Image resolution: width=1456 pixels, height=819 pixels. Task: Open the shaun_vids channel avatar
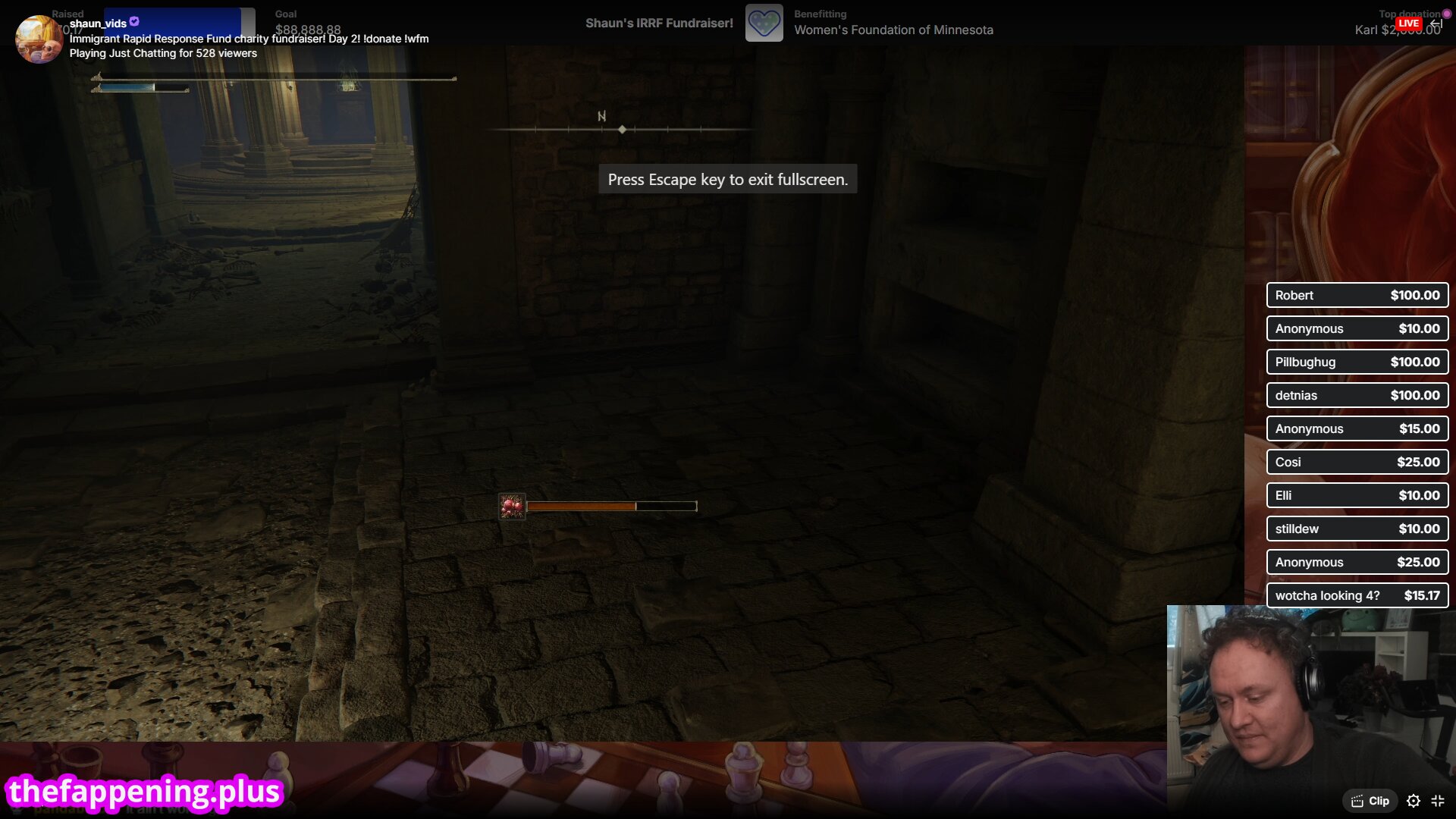[x=39, y=39]
